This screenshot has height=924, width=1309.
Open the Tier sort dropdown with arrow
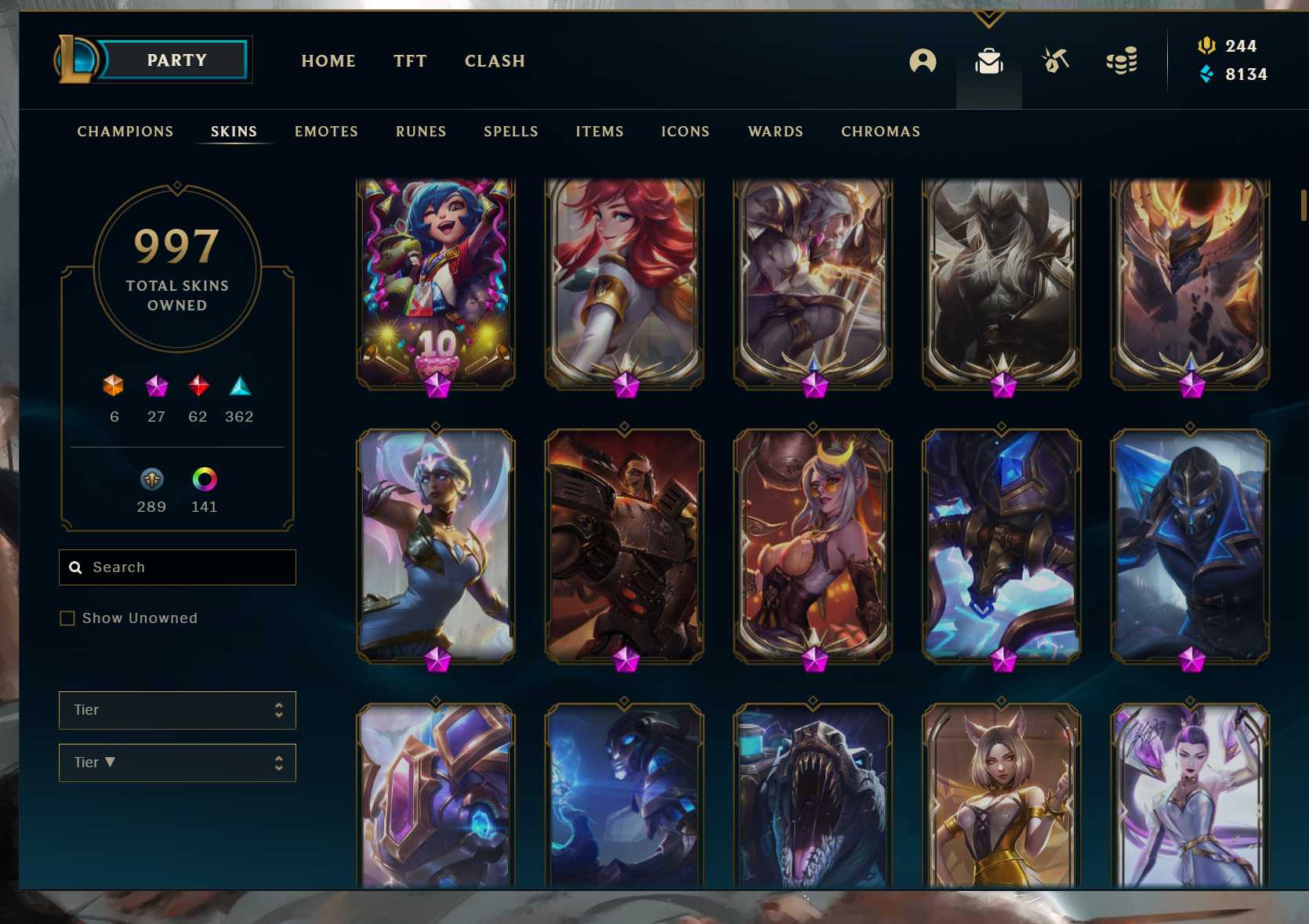pyautogui.click(x=177, y=763)
